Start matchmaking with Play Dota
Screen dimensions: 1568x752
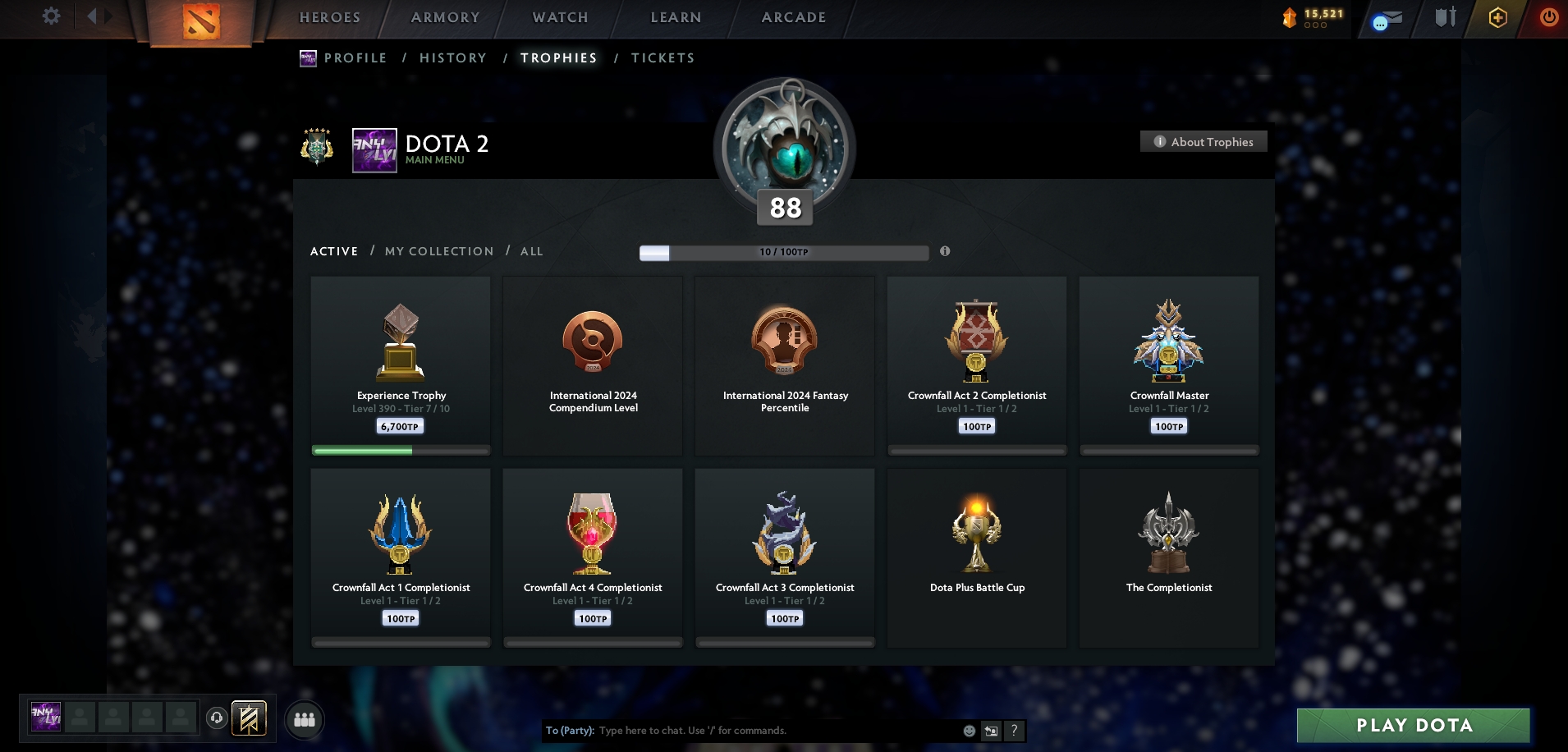1413,726
